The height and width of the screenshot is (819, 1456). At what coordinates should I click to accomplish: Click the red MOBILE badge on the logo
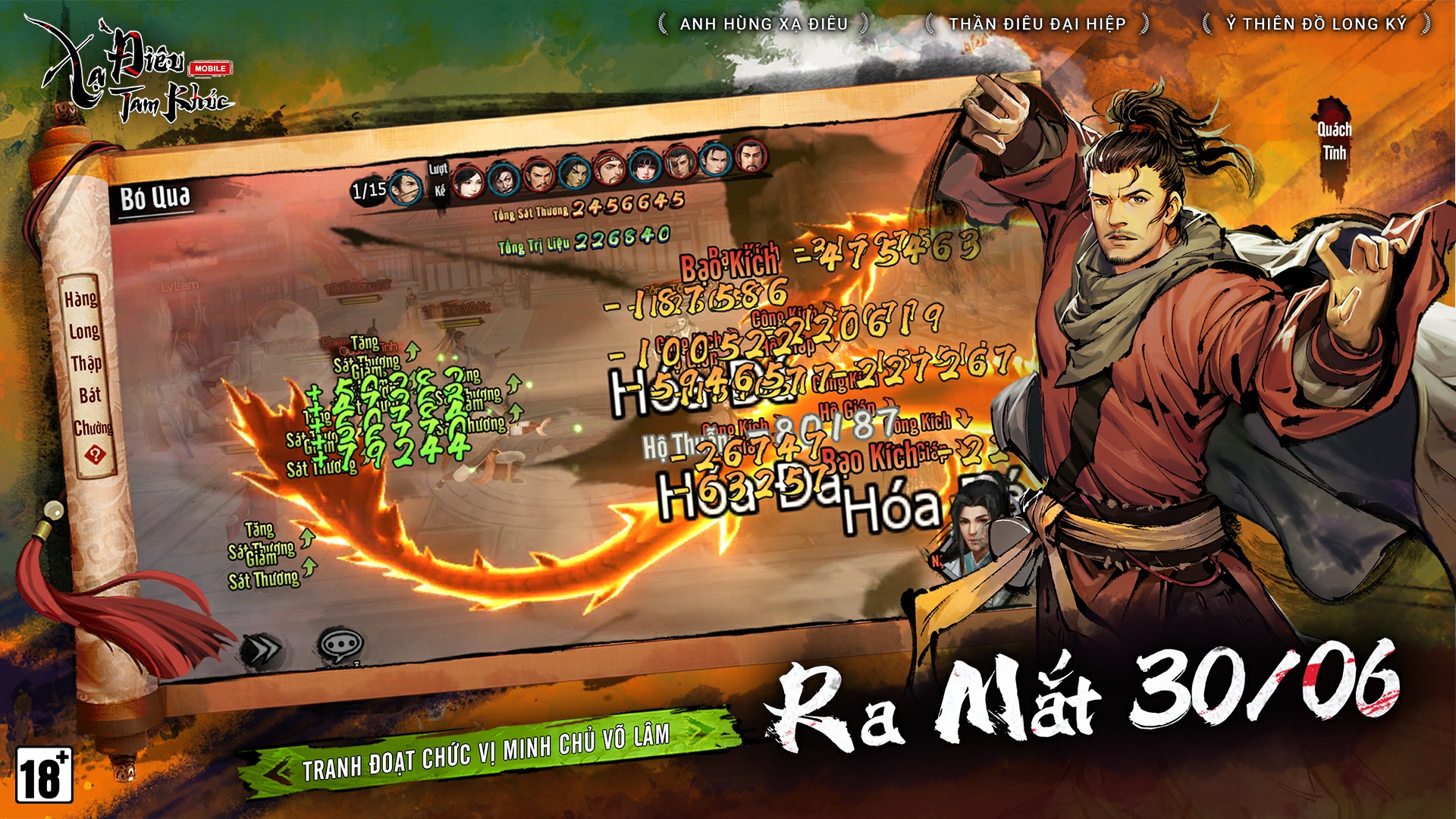tap(211, 67)
